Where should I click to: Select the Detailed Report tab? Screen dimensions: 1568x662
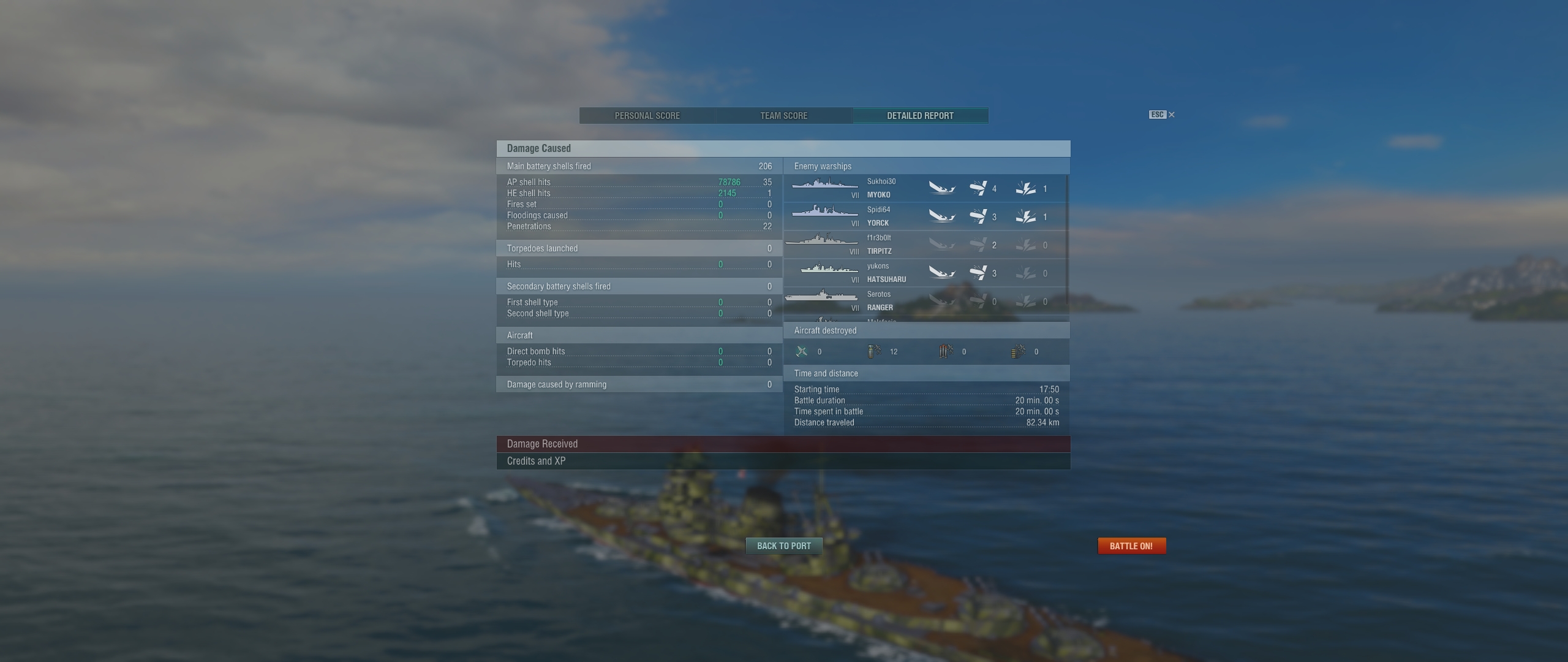pyautogui.click(x=920, y=116)
